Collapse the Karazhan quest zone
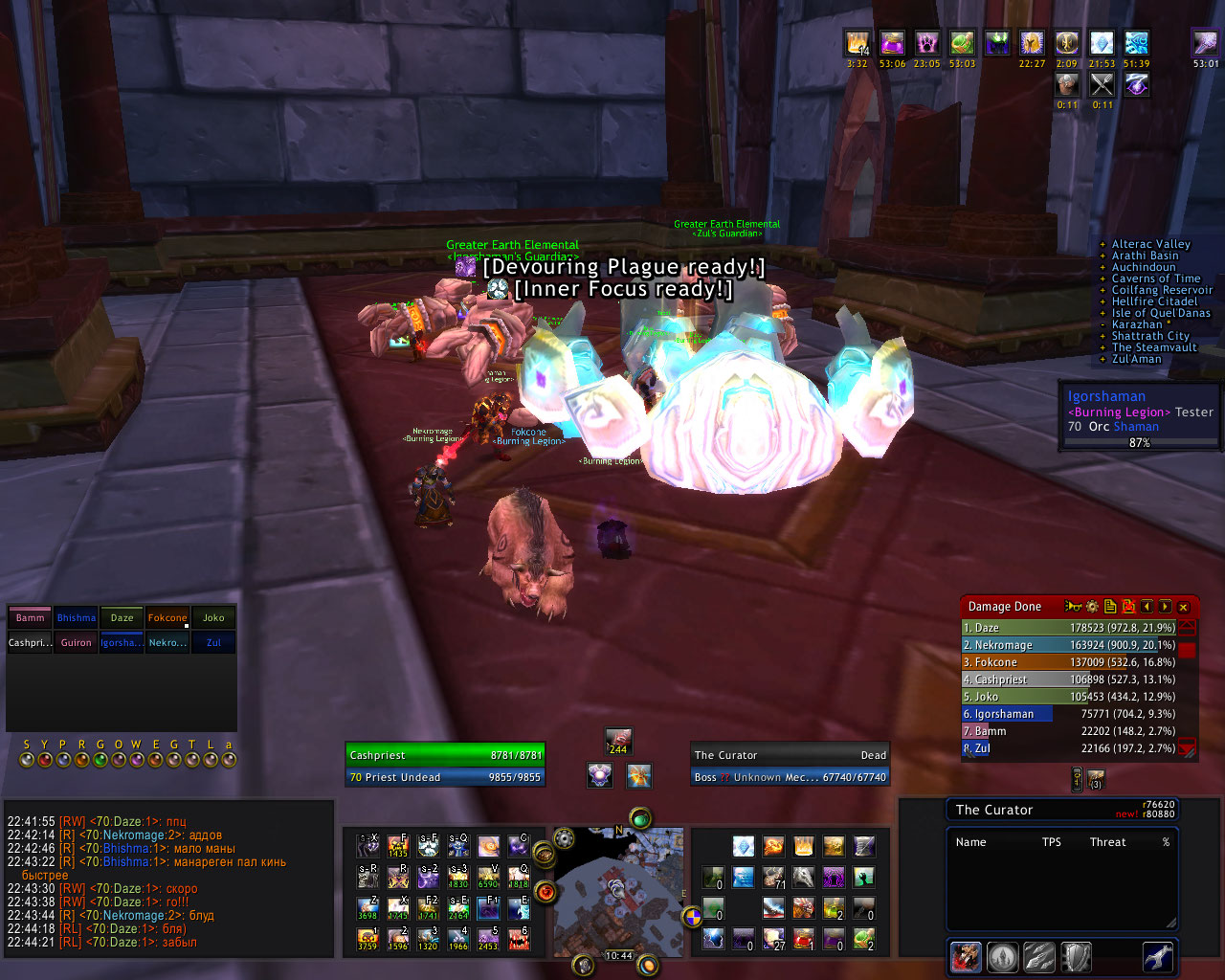 pos(1136,324)
